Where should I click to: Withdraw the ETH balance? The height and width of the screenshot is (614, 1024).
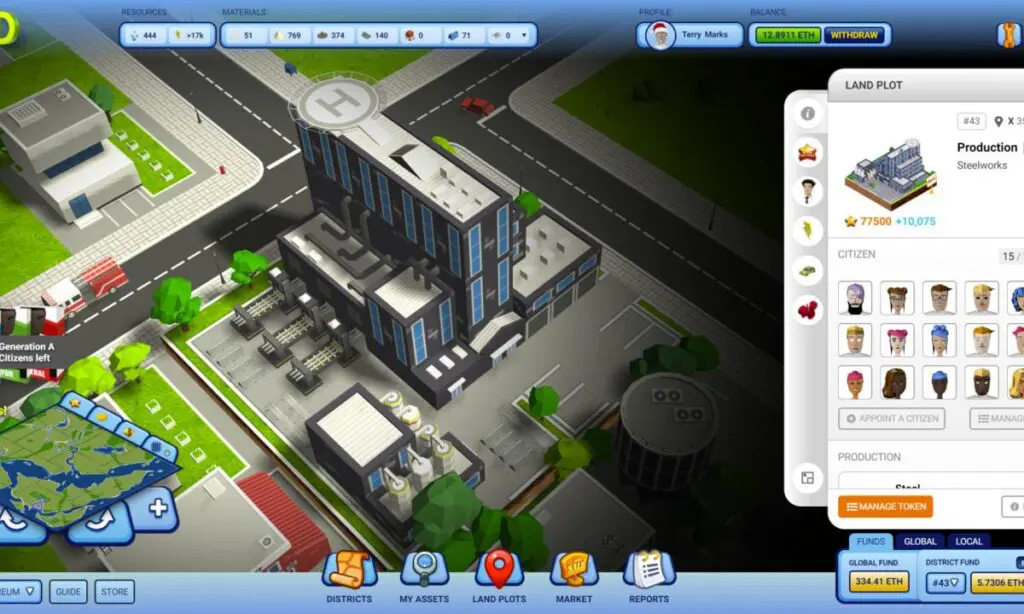854,35
